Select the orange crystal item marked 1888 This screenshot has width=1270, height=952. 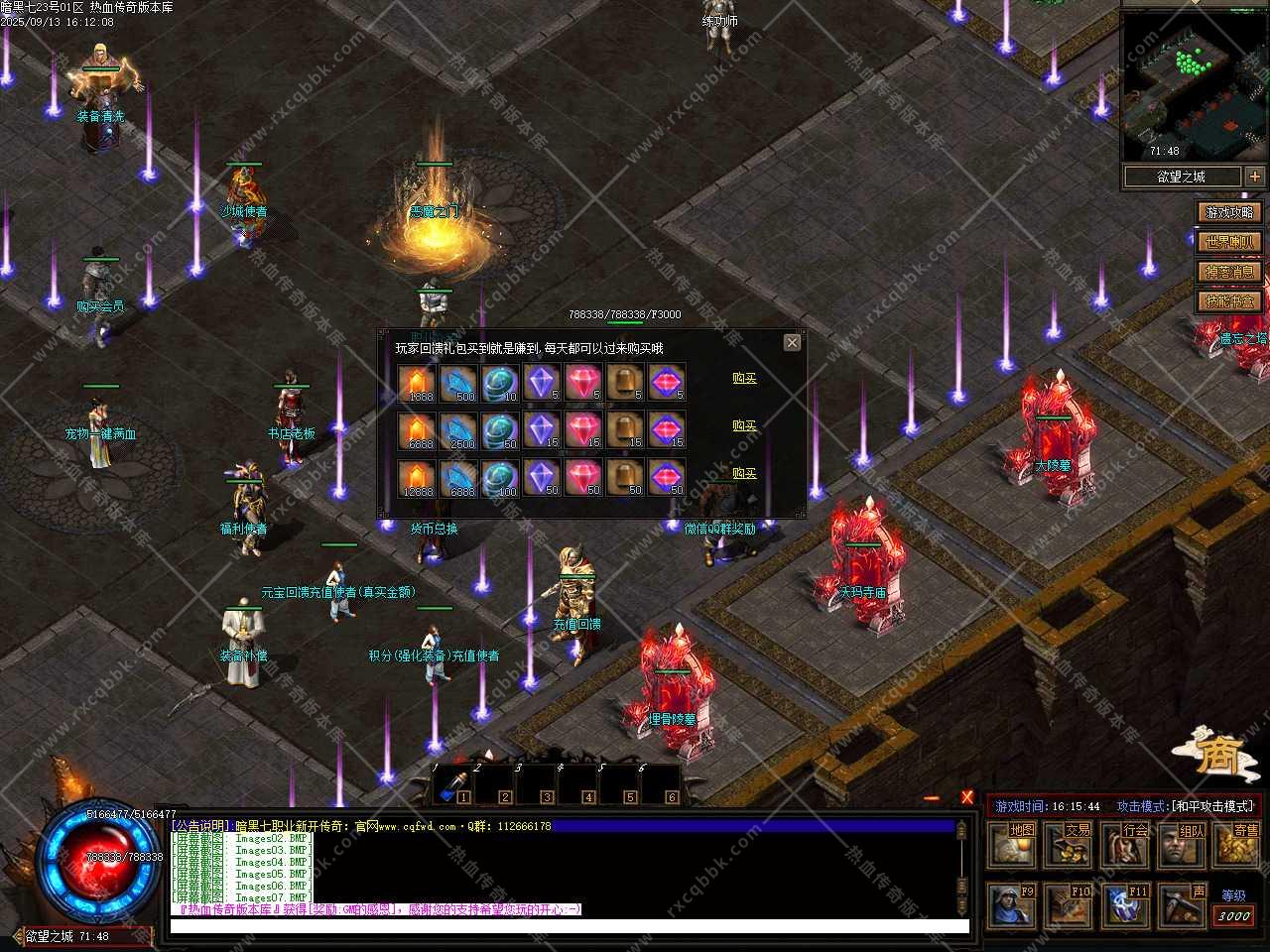417,383
